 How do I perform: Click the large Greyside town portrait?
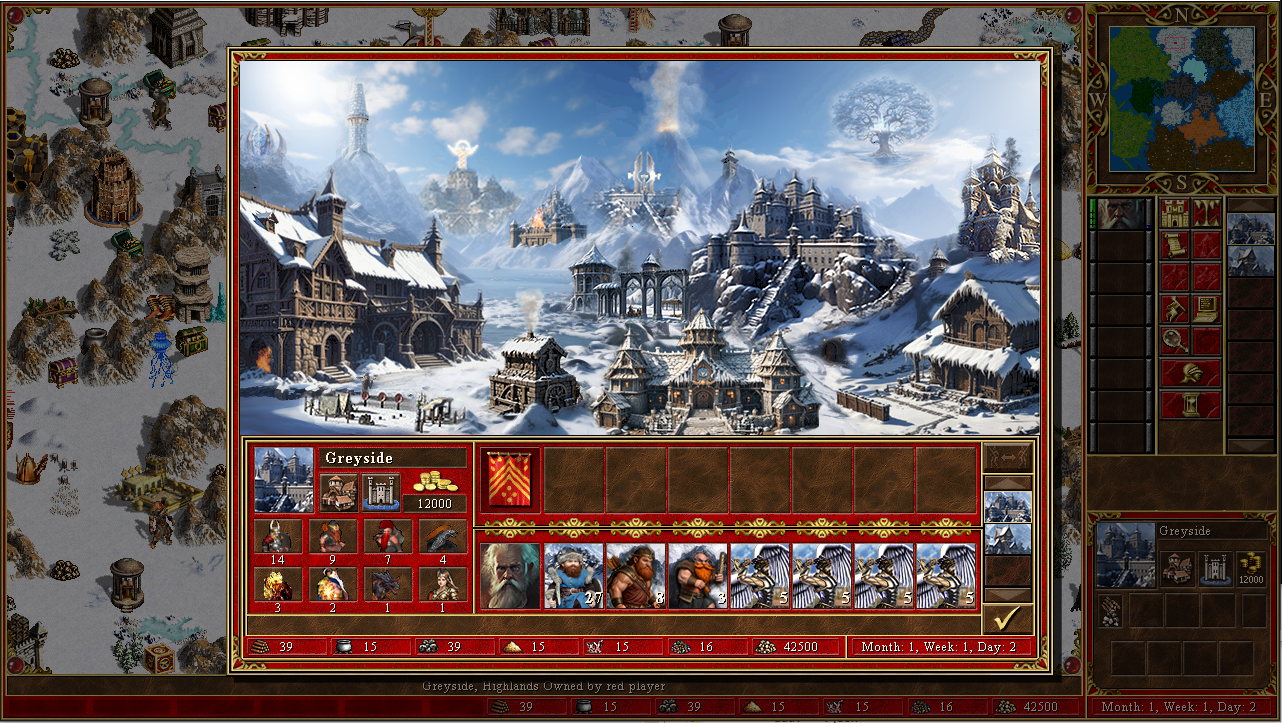284,479
